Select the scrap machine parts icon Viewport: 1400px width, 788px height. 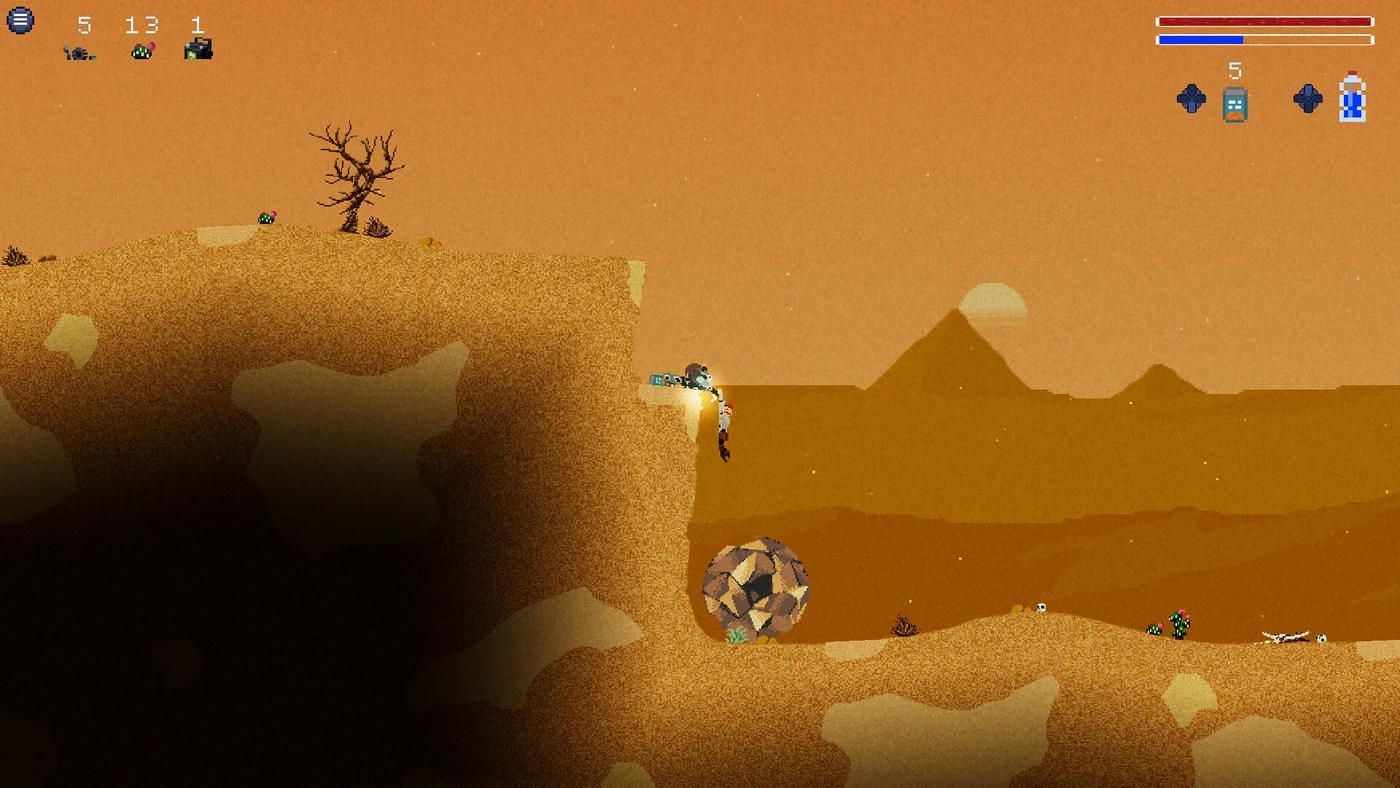point(80,52)
